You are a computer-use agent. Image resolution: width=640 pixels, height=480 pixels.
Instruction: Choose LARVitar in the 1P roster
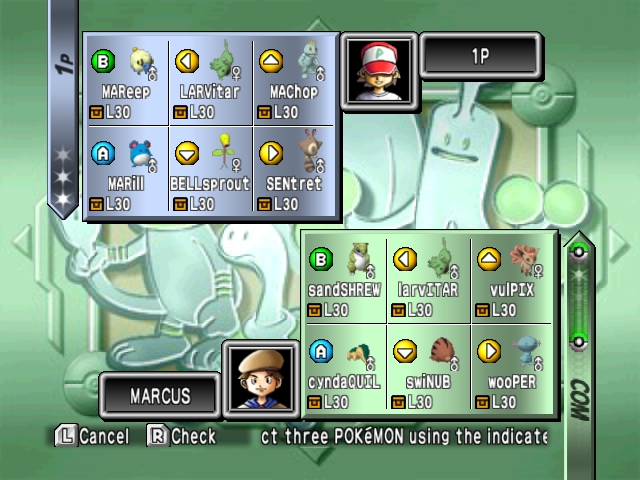(210, 81)
